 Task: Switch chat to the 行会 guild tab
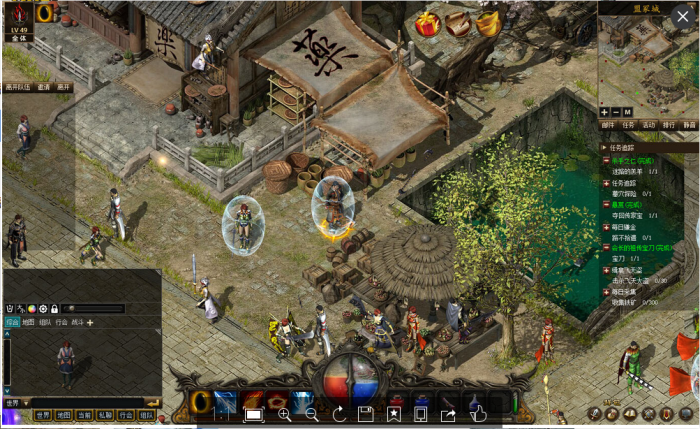tap(61, 322)
